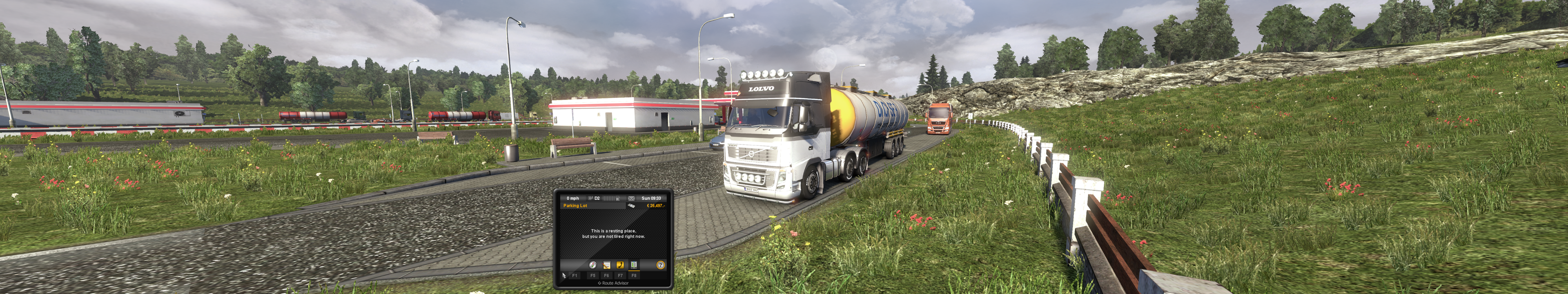
Task: Switch to the yellow phone assistance tab
Action: click(620, 265)
